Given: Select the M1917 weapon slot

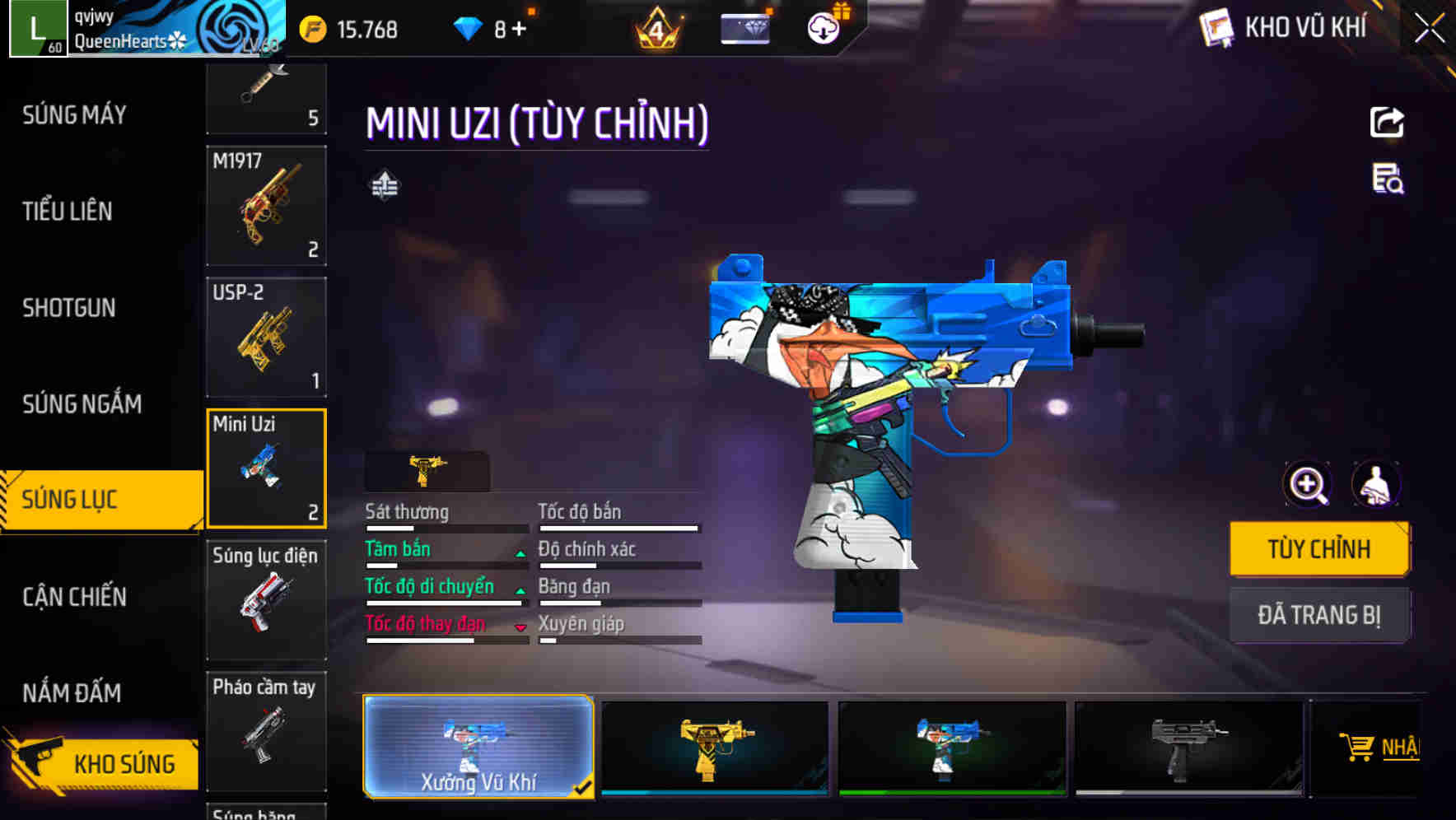Looking at the screenshot, I should pos(266,206).
